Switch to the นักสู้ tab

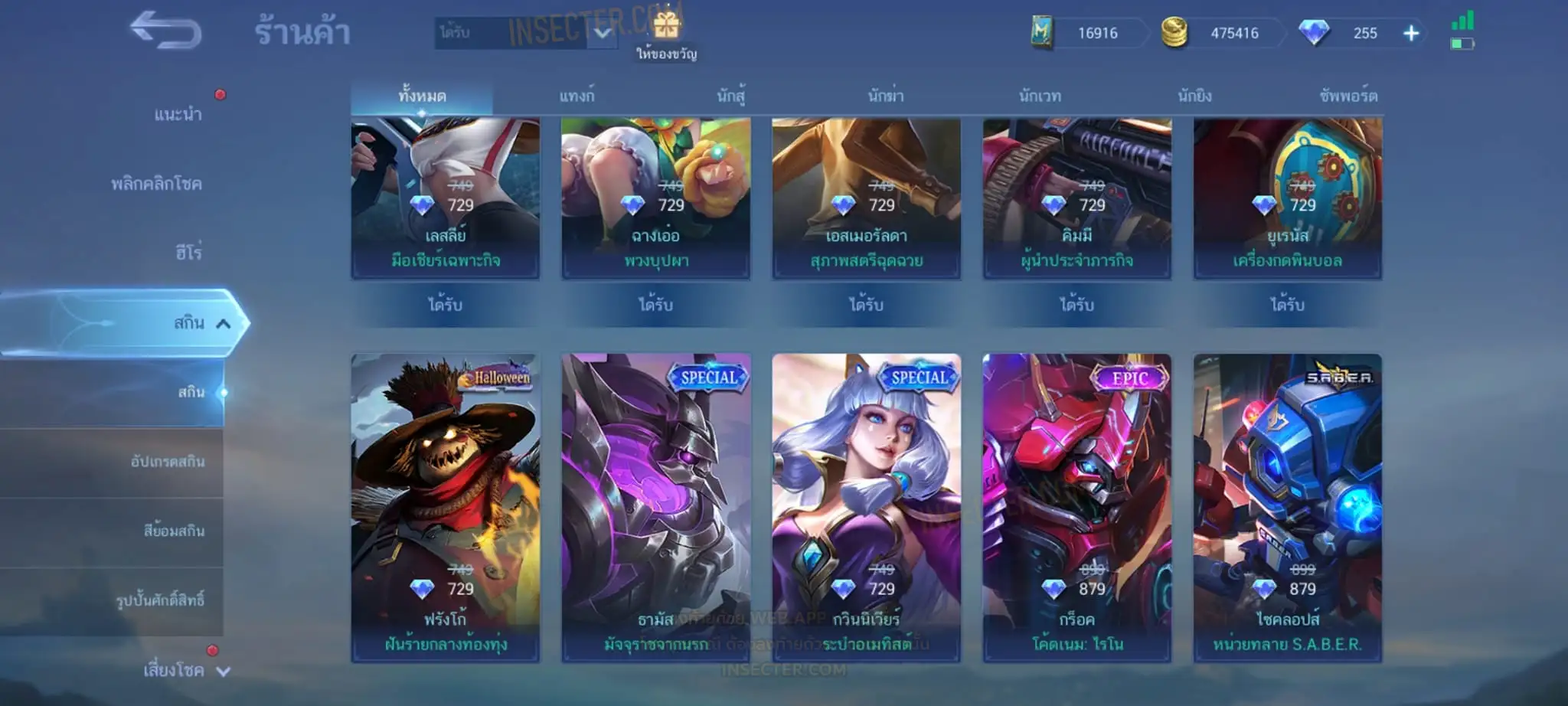[x=731, y=96]
